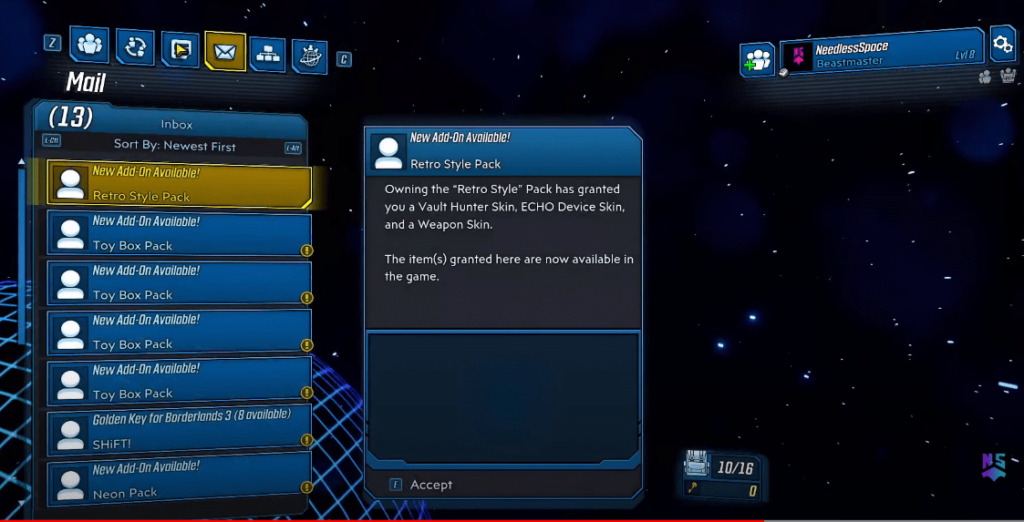Switch to the friends roster tab
Viewport: 1024px width, 522px height.
pyautogui.click(x=91, y=46)
